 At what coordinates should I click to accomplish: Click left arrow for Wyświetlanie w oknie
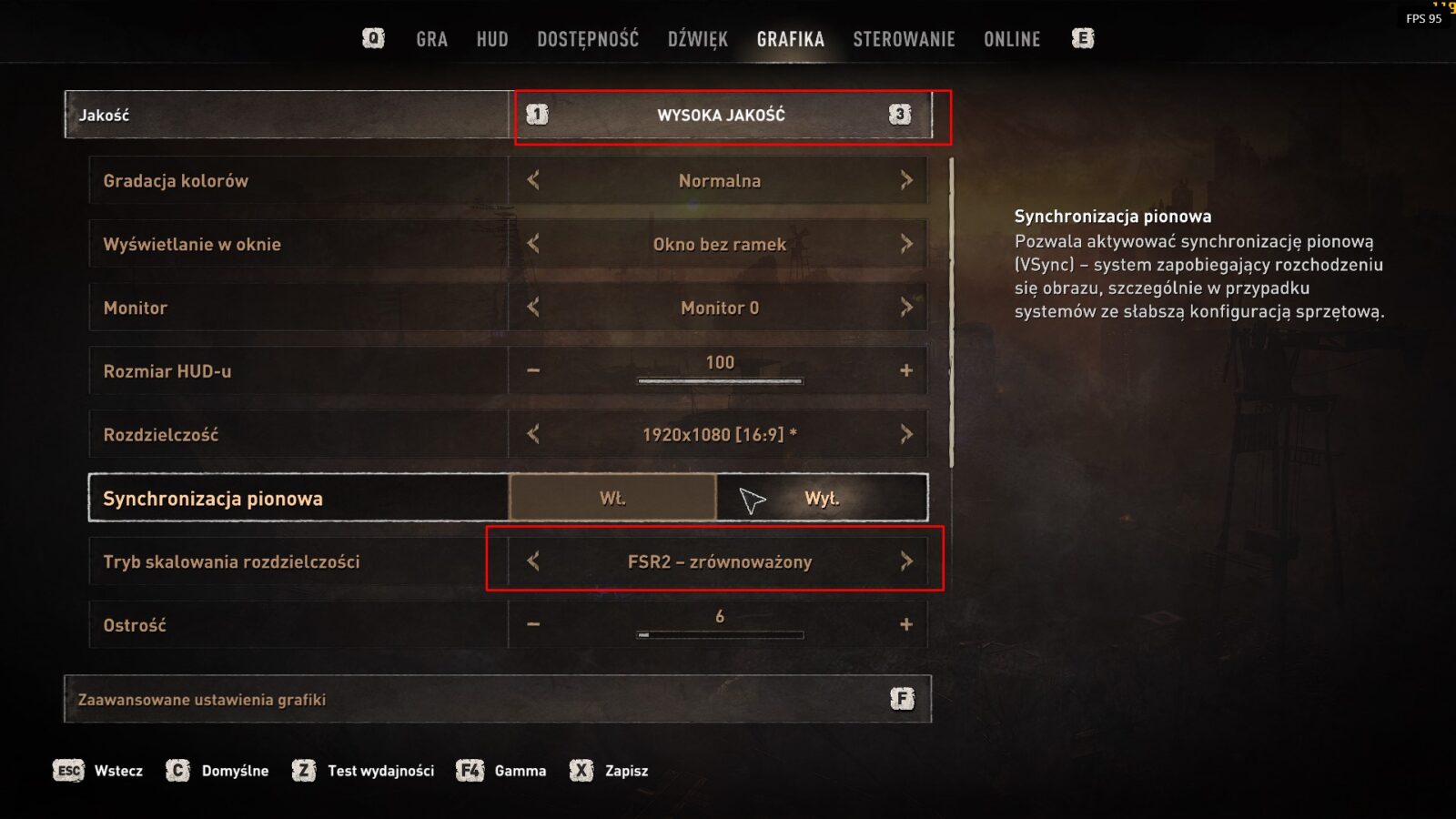click(533, 244)
